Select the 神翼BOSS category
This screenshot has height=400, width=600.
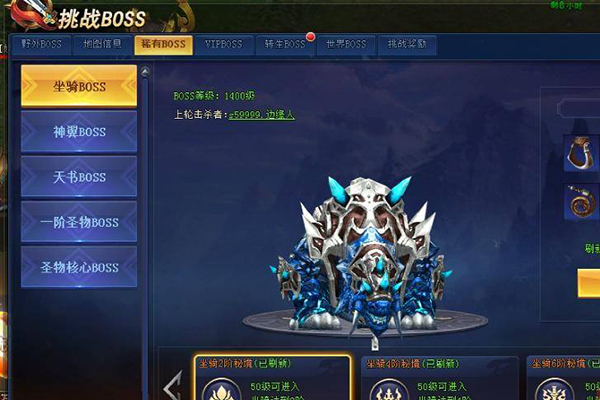(79, 131)
